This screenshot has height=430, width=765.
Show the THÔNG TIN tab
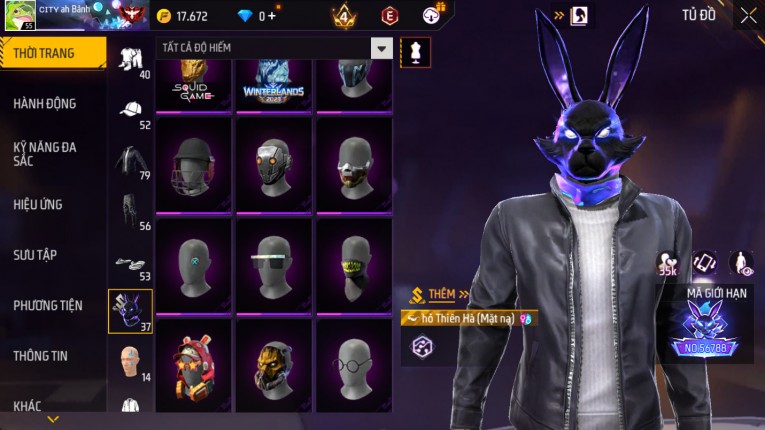[40, 355]
